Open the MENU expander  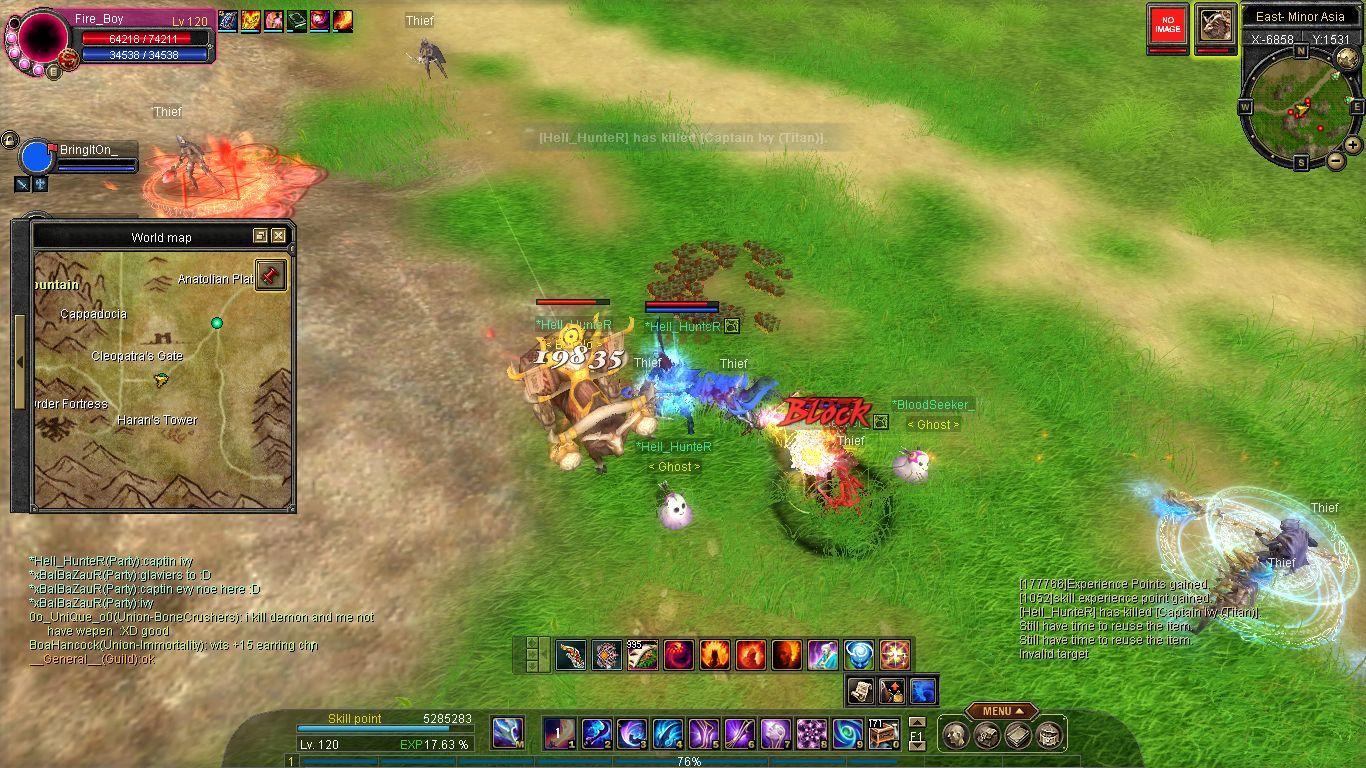point(1001,711)
